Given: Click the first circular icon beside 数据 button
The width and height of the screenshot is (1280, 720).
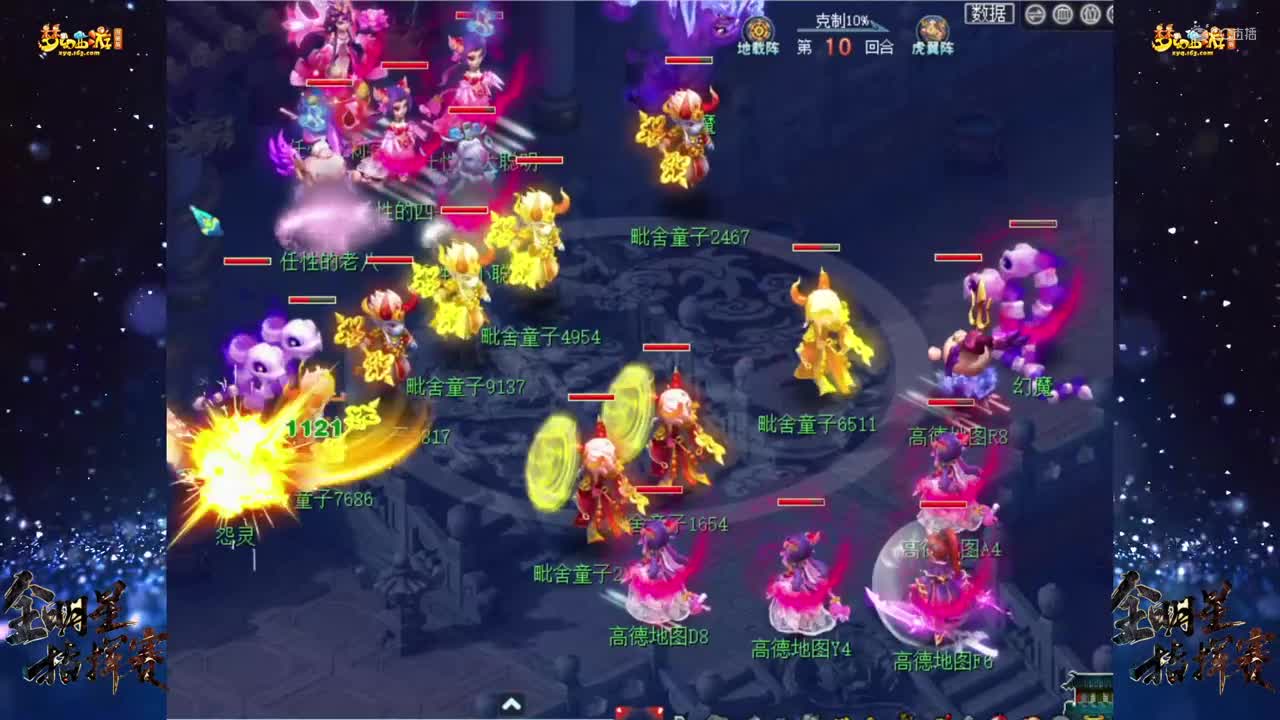Looking at the screenshot, I should click(1035, 13).
